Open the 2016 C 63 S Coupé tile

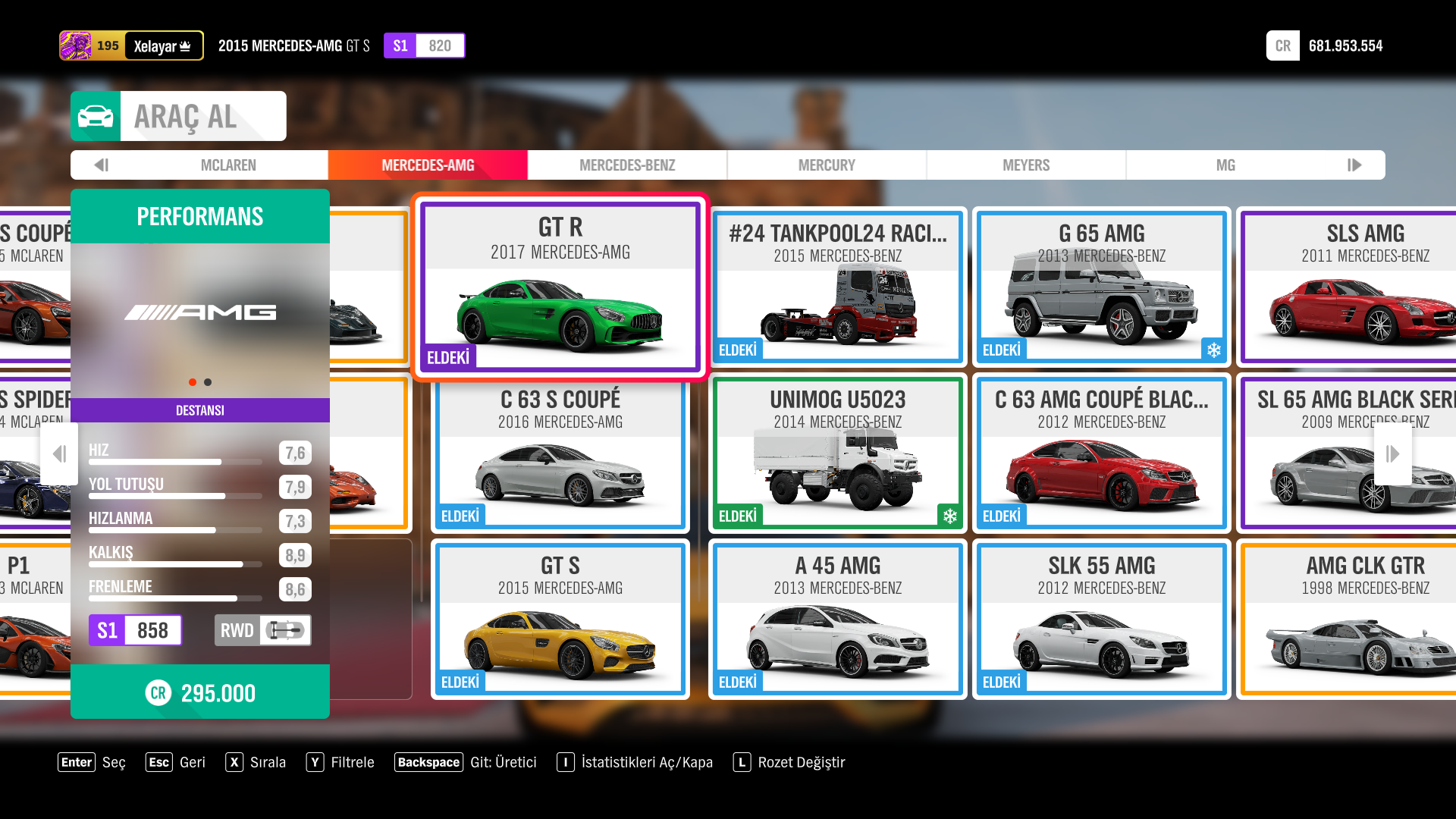coord(560,453)
